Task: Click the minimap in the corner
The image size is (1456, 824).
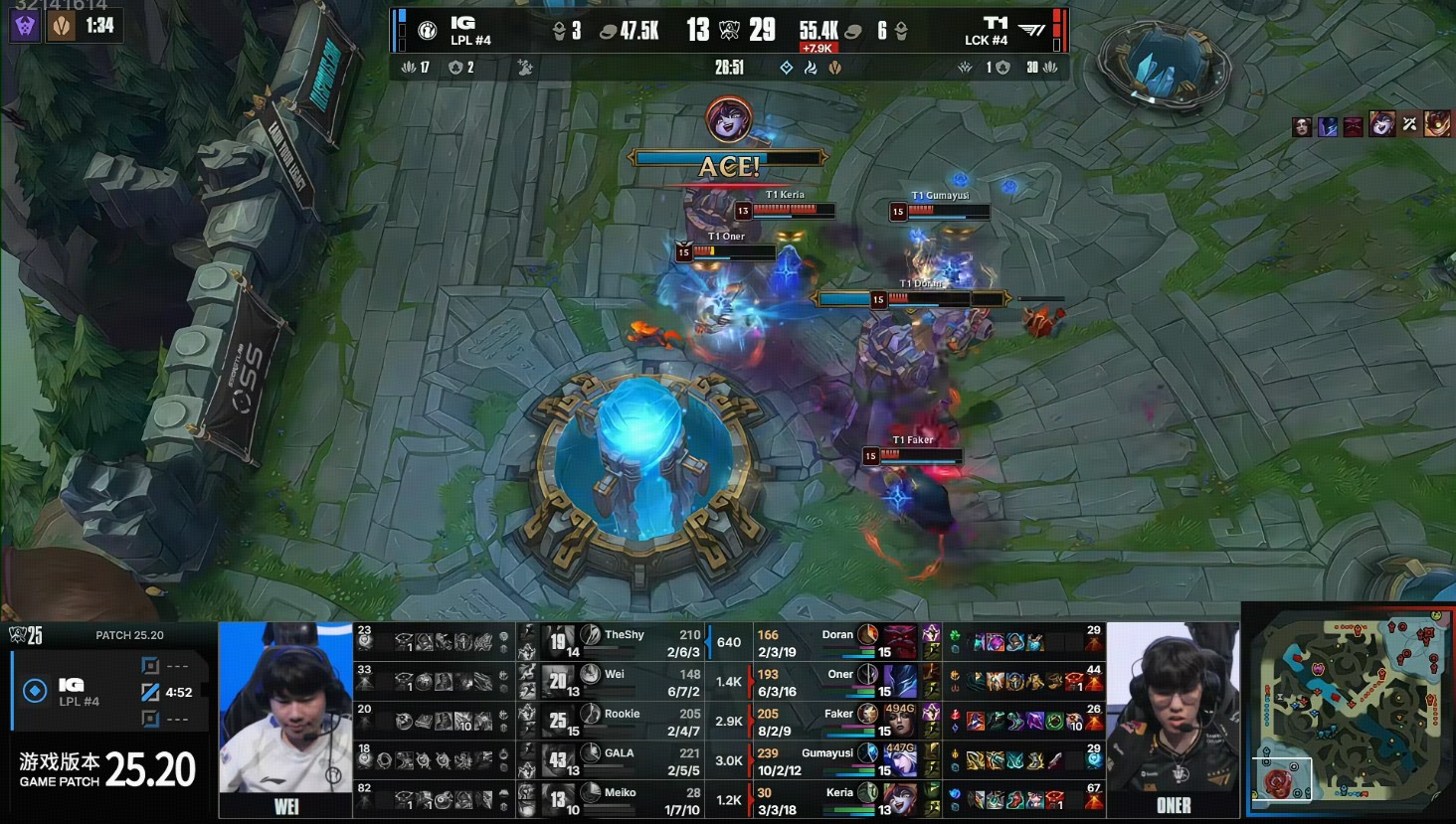Action: [1348, 710]
